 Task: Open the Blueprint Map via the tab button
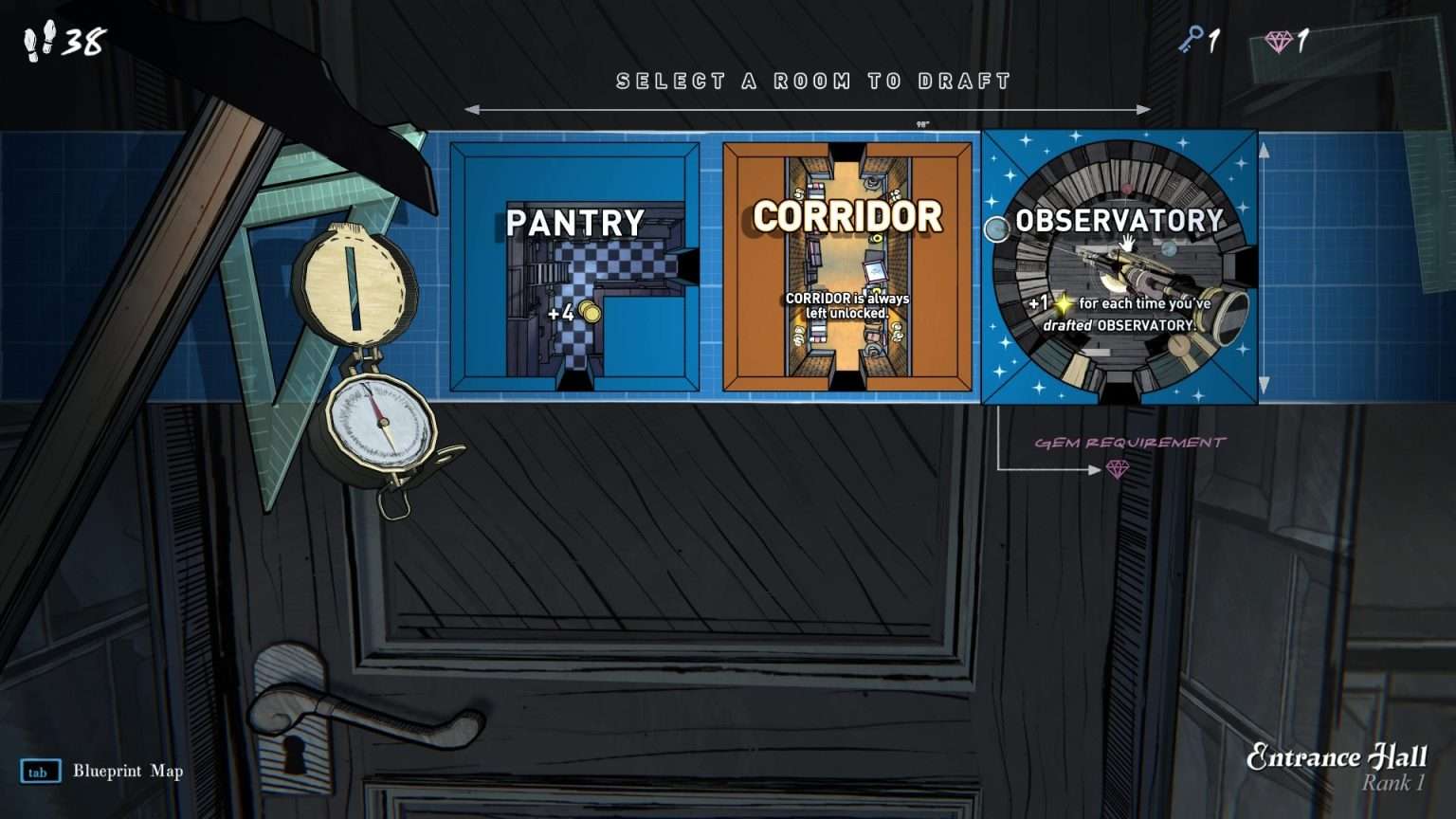pyautogui.click(x=40, y=772)
